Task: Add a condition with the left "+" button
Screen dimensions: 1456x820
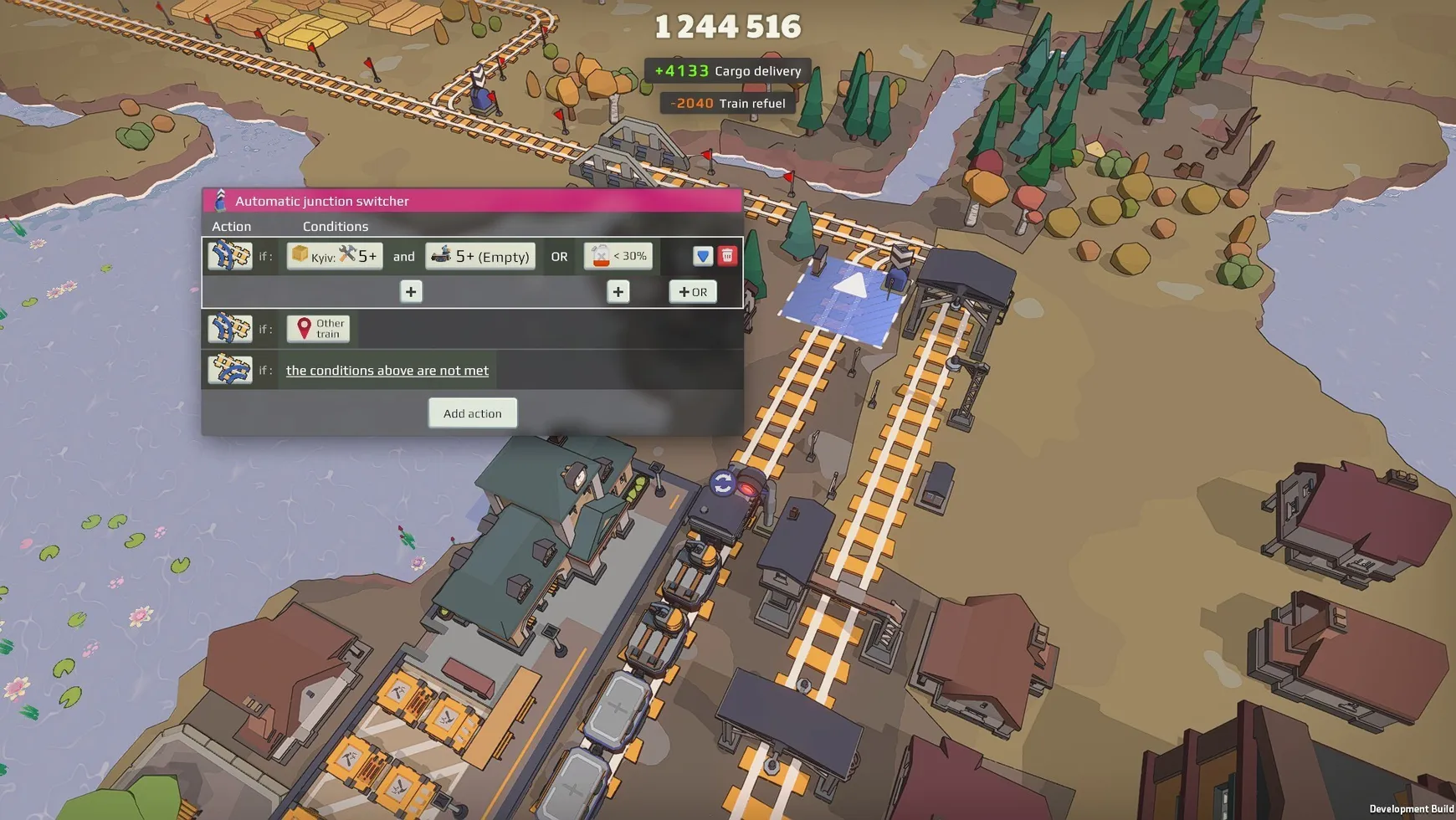Action: (410, 291)
